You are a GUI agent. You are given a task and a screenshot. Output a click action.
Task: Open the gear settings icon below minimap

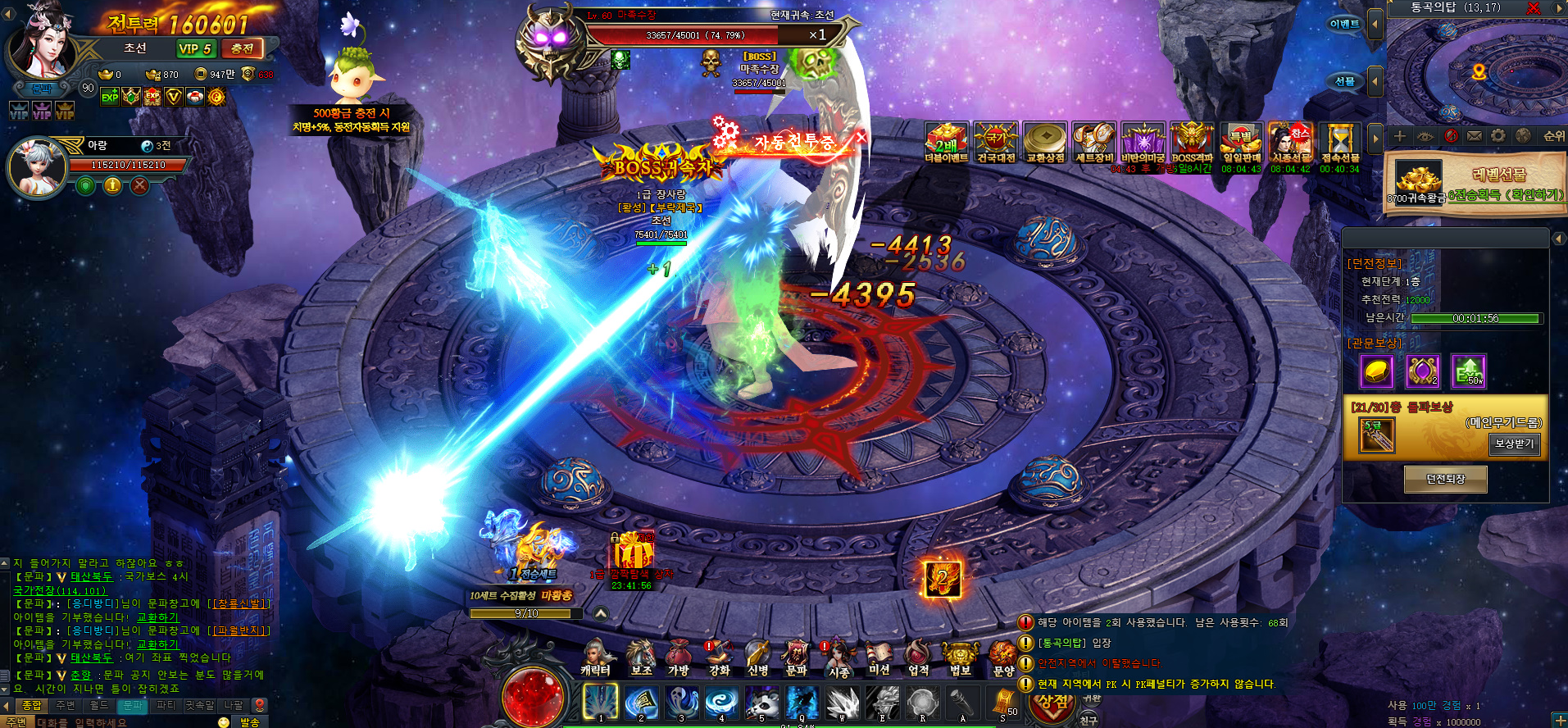tap(1498, 136)
